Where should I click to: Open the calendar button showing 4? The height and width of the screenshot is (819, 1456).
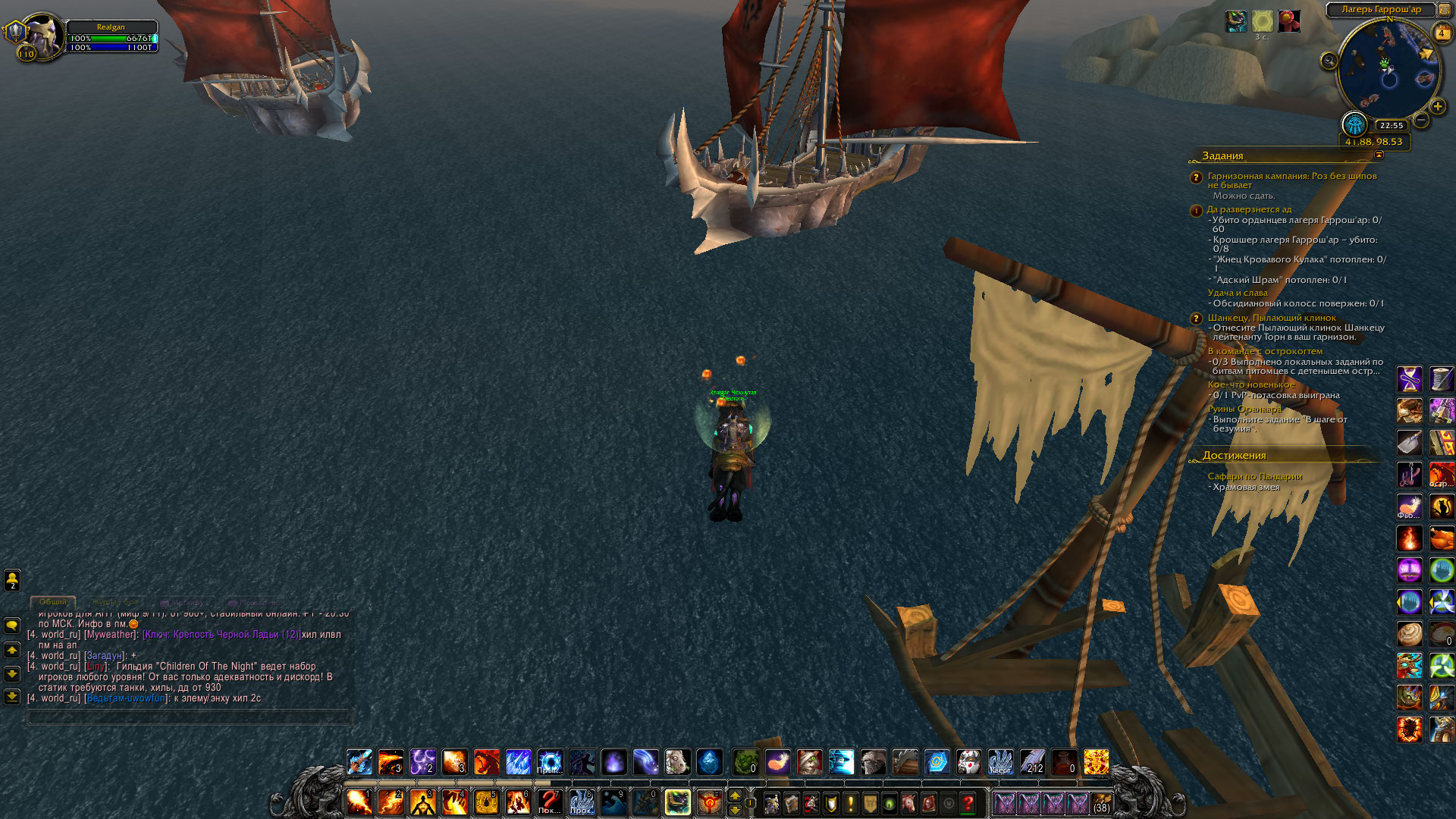click(x=1441, y=33)
